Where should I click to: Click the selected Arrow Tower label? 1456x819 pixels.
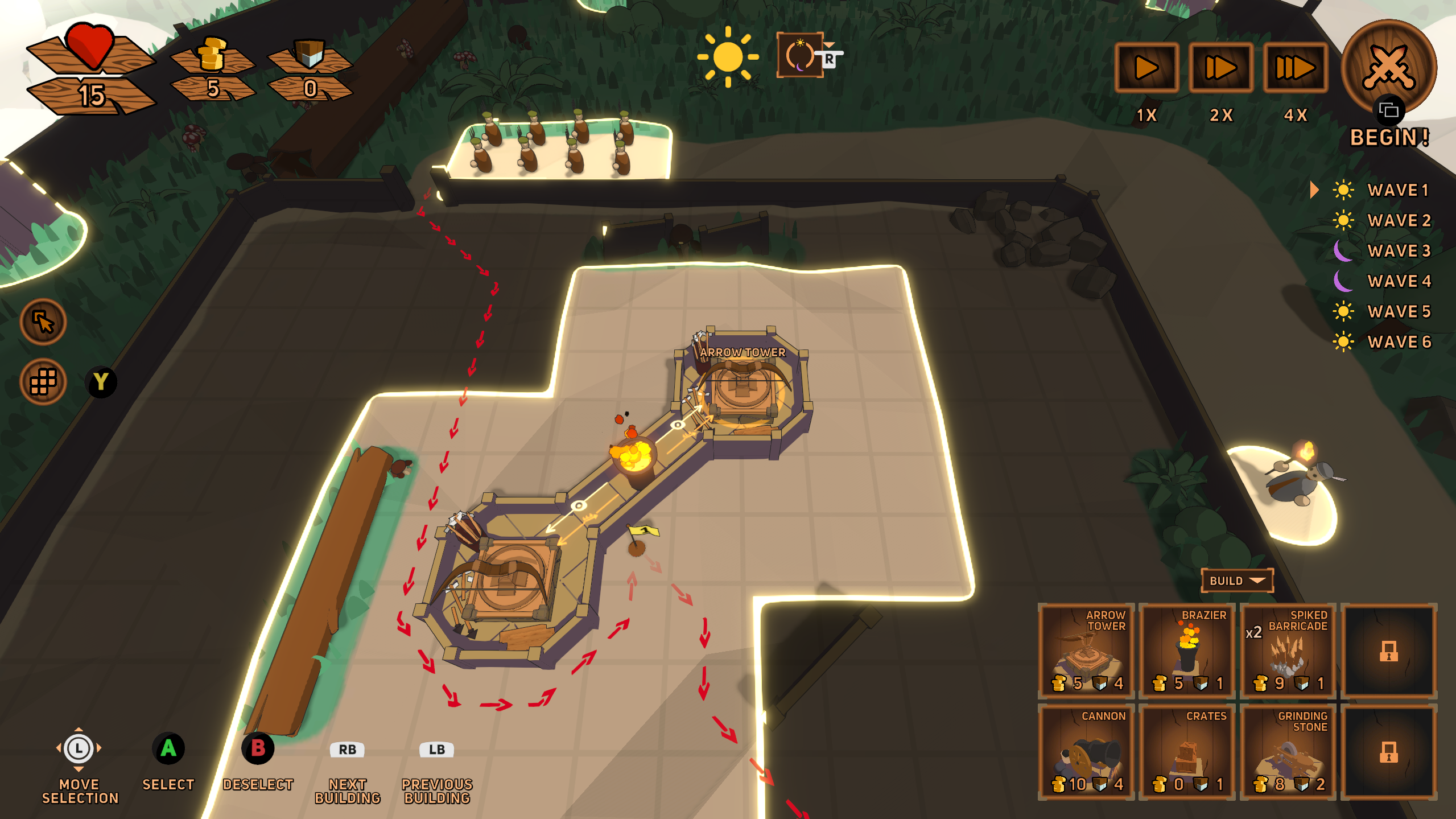742,353
